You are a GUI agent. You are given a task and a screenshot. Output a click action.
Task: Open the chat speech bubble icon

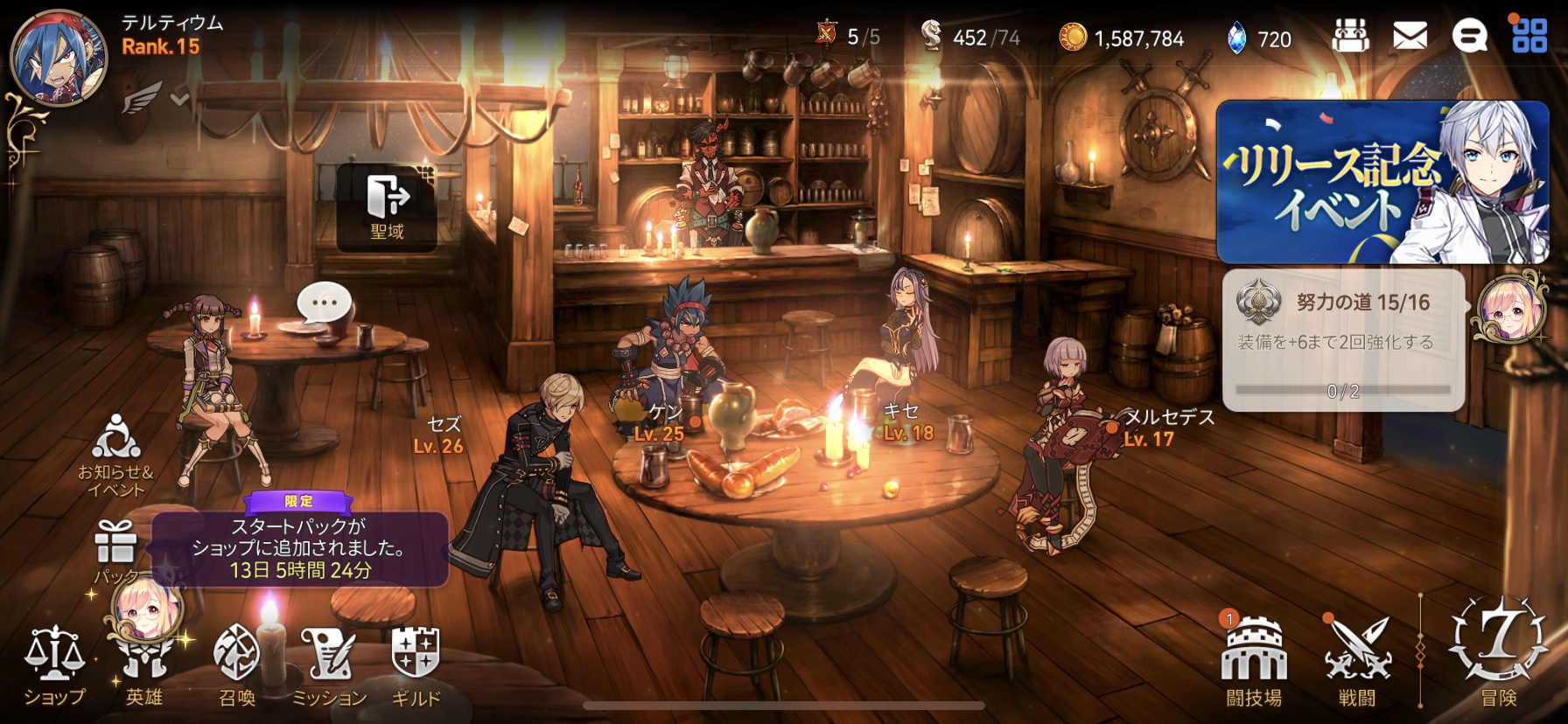point(1469,37)
